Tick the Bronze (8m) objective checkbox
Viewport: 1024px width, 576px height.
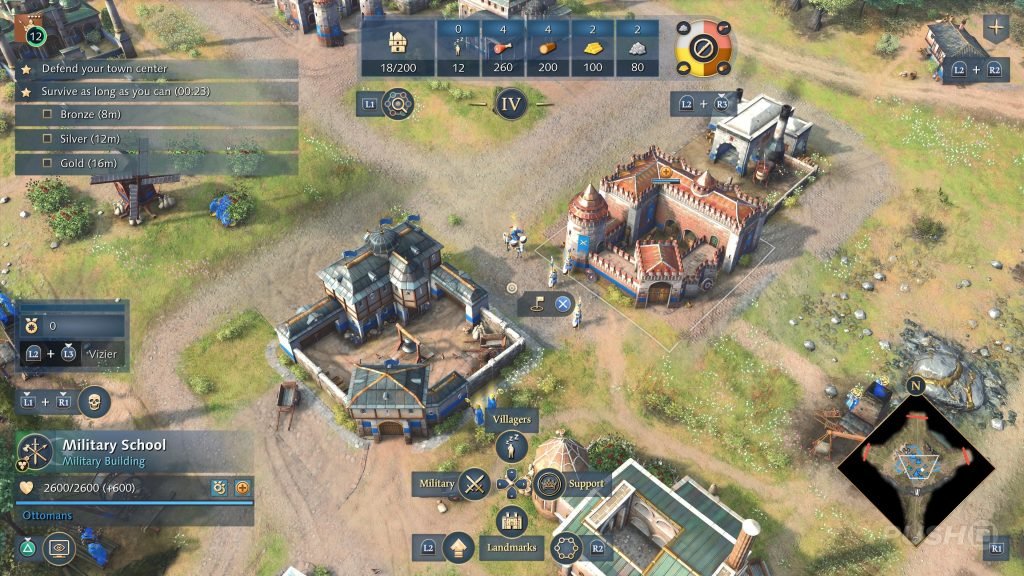47,115
